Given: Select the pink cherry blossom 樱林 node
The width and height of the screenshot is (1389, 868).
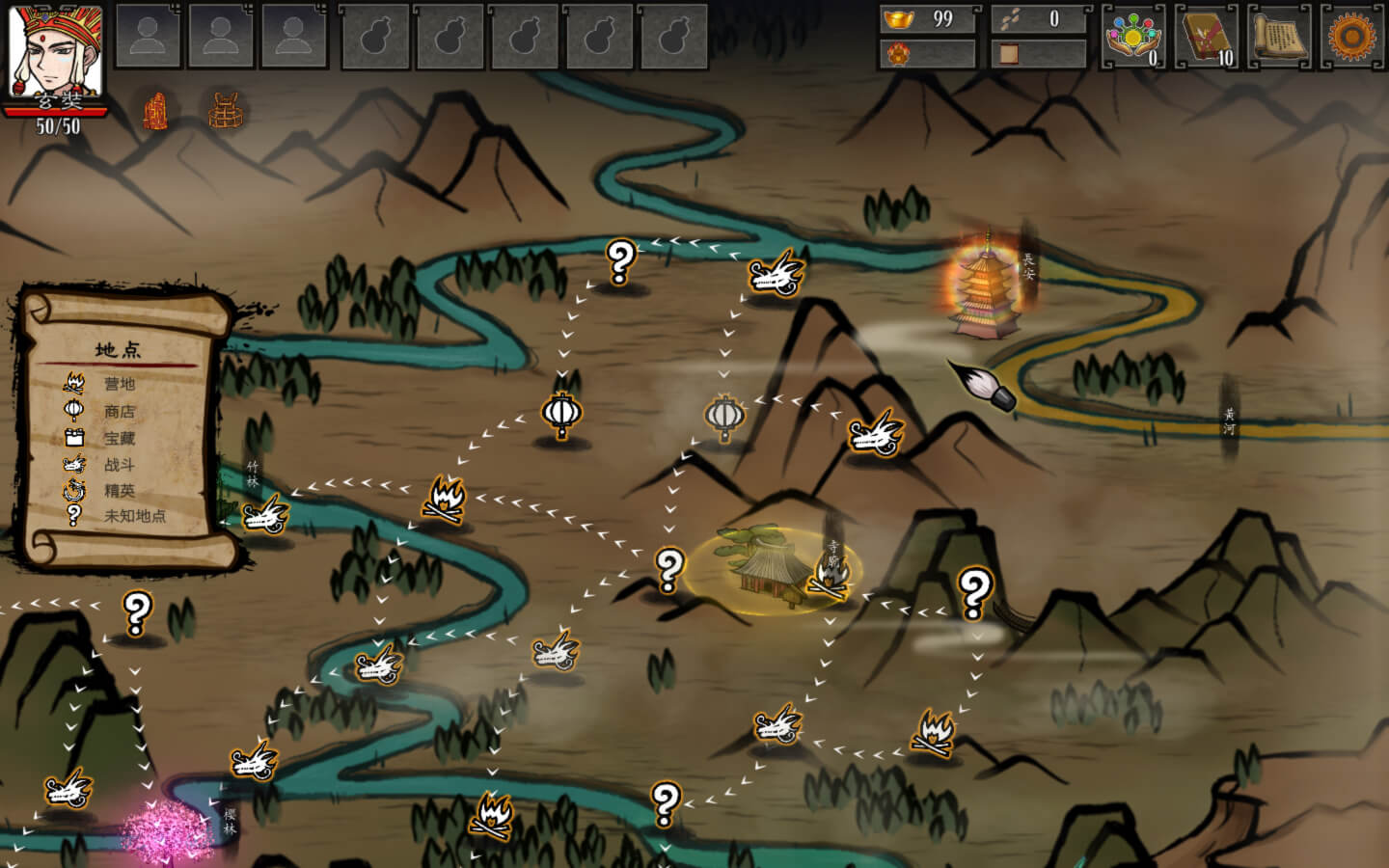Looking at the screenshot, I should tap(166, 829).
